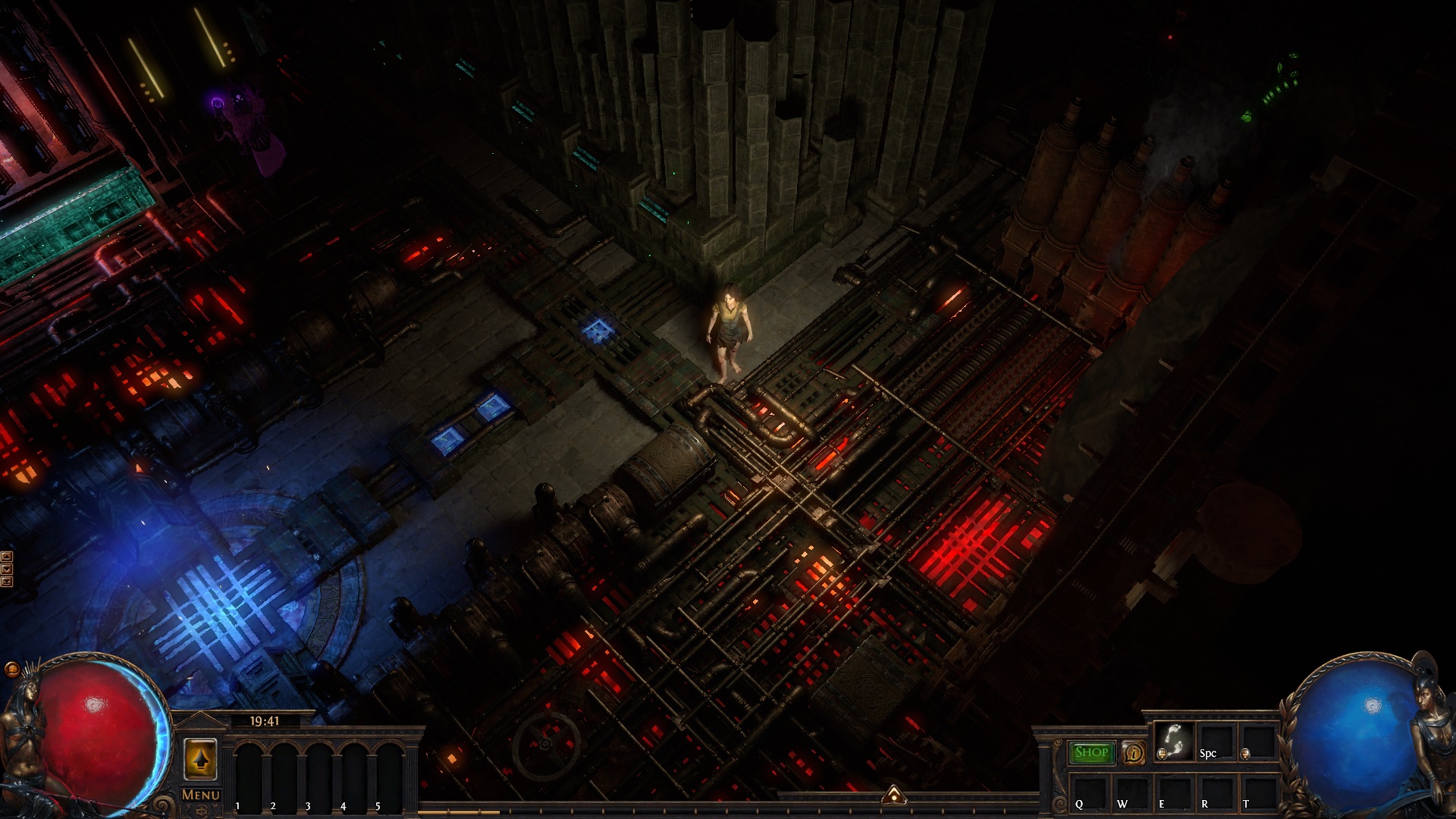
Task: Click the yellow level-up arrow button
Action: pos(200,759)
